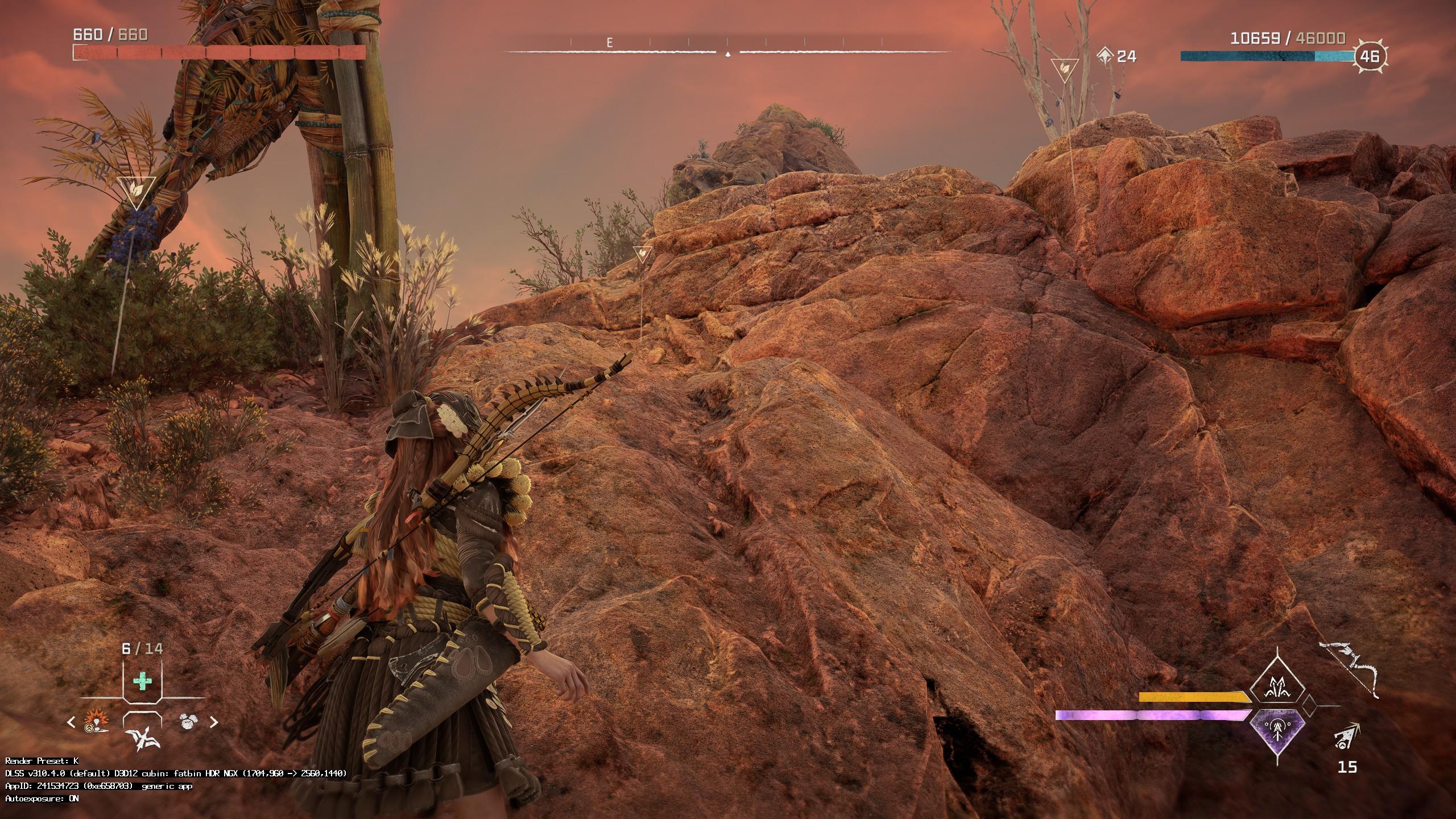Viewport: 1456px width, 819px height.
Task: Select the white potion pouch item
Action: click(188, 721)
